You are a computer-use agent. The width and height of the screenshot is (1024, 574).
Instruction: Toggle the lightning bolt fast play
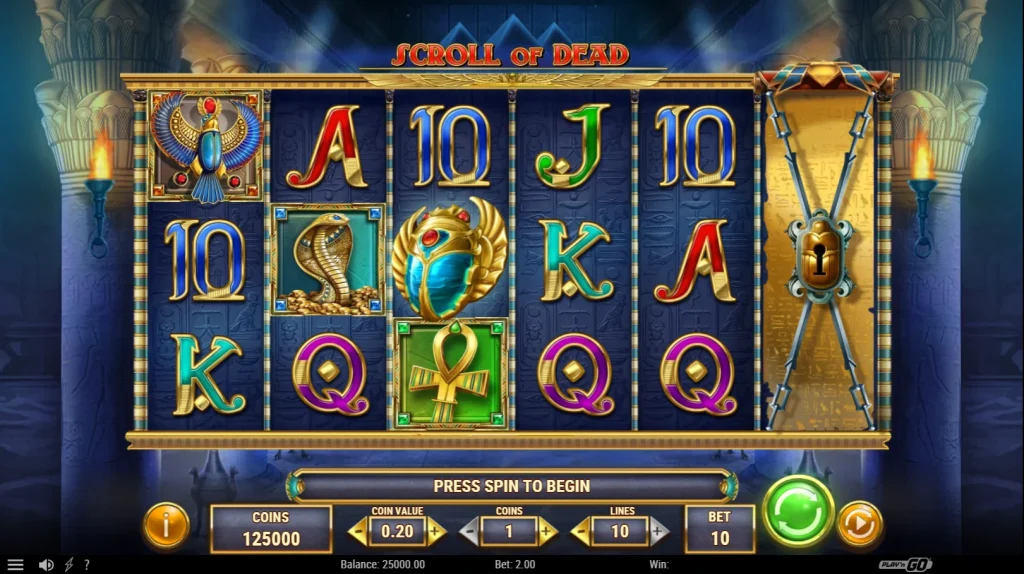click(69, 565)
